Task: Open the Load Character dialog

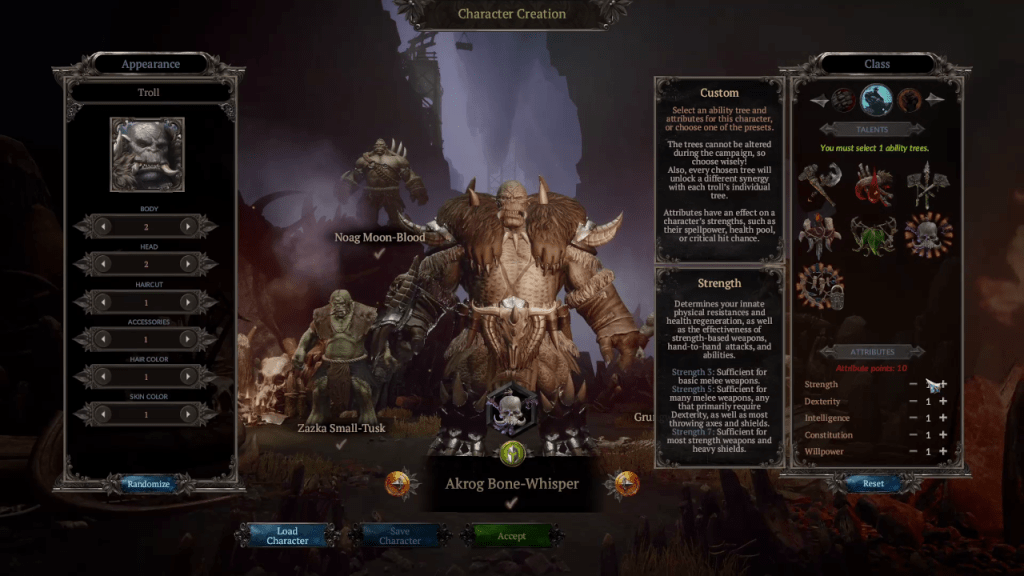Action: tap(287, 536)
